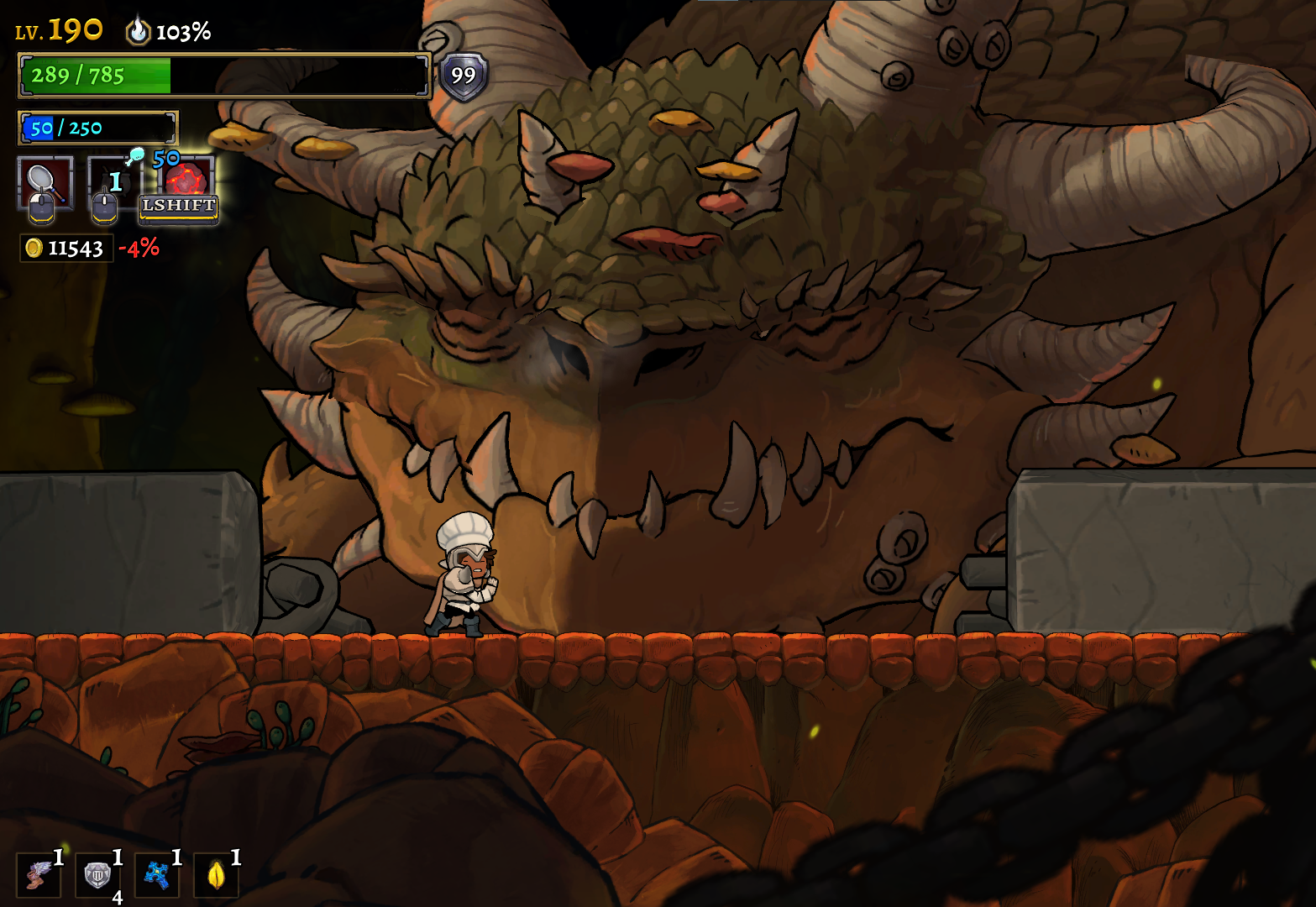
Task: Click the armor shield icon showing 99
Action: pyautogui.click(x=463, y=76)
